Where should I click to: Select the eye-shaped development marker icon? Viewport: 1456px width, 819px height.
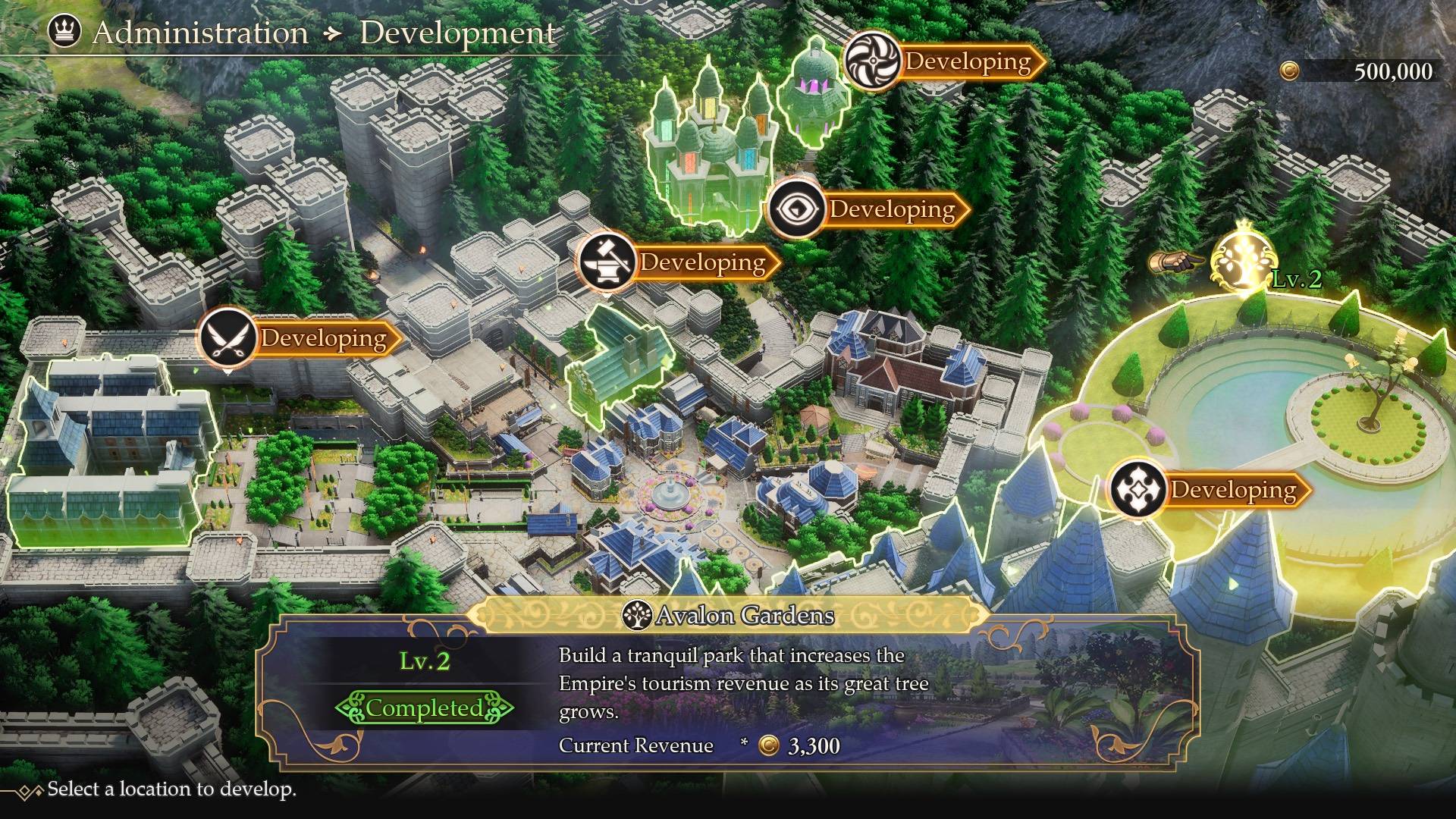tap(798, 209)
